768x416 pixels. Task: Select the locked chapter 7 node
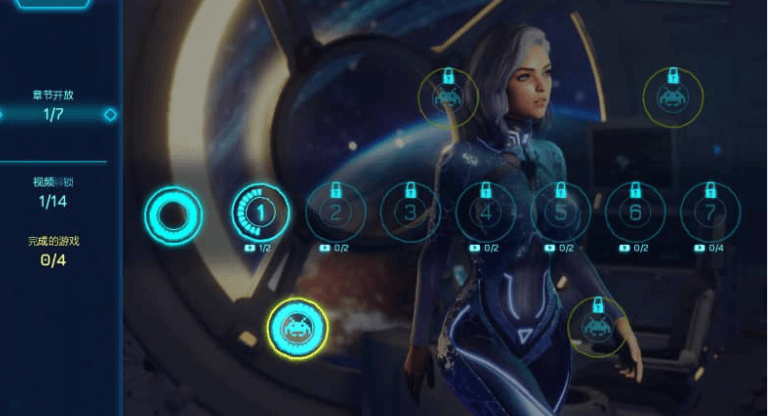point(710,212)
